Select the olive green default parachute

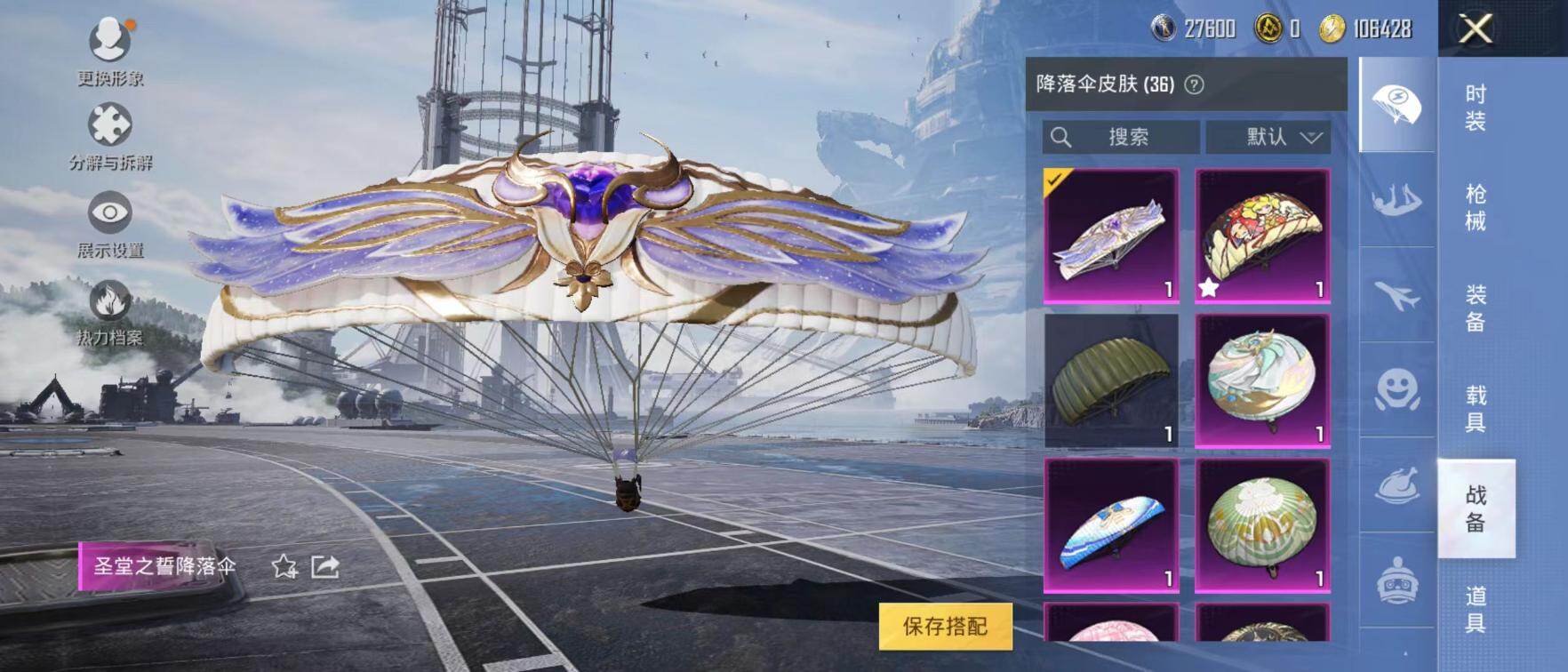coord(1111,380)
